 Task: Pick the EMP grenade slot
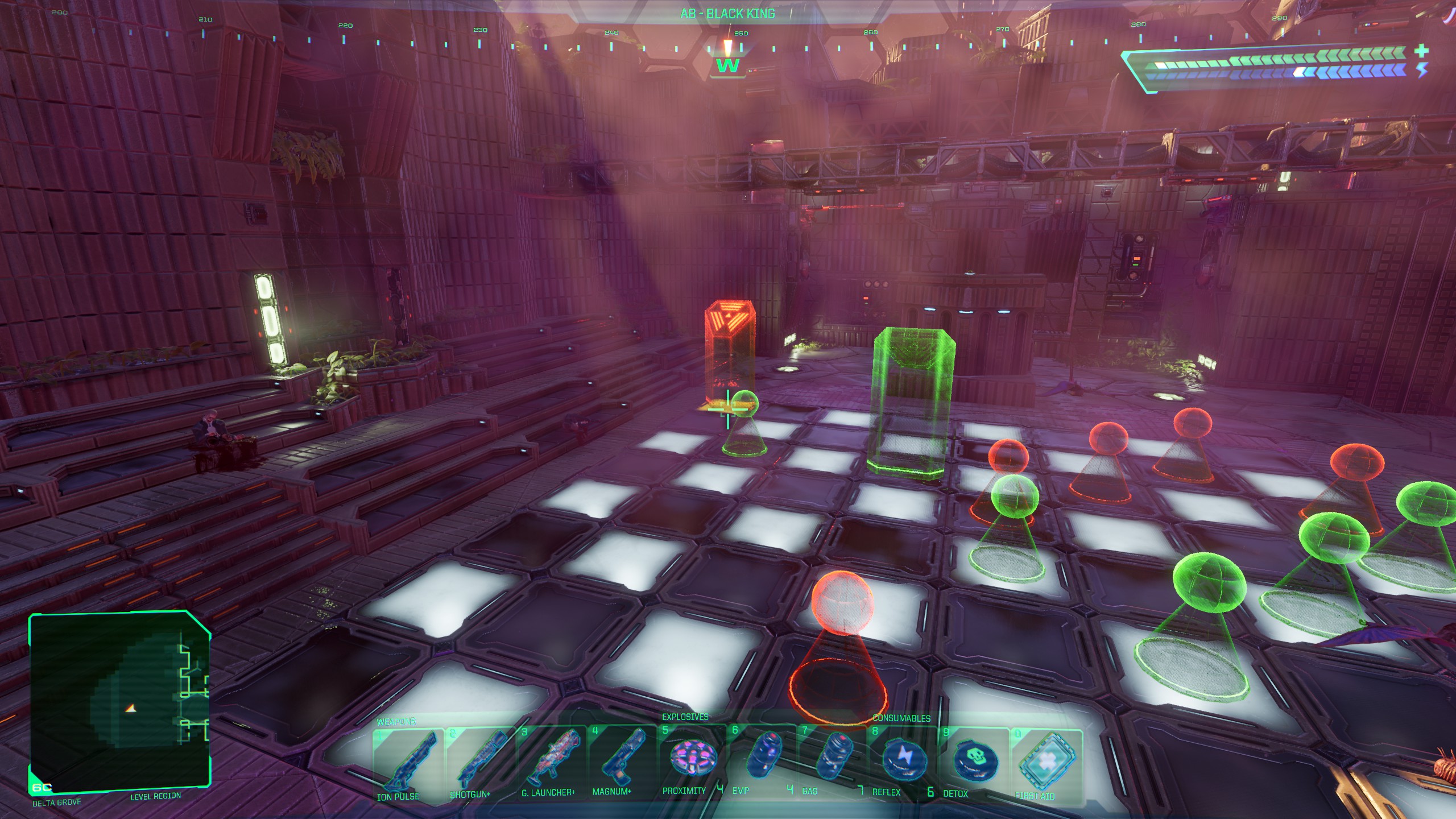pyautogui.click(x=762, y=758)
